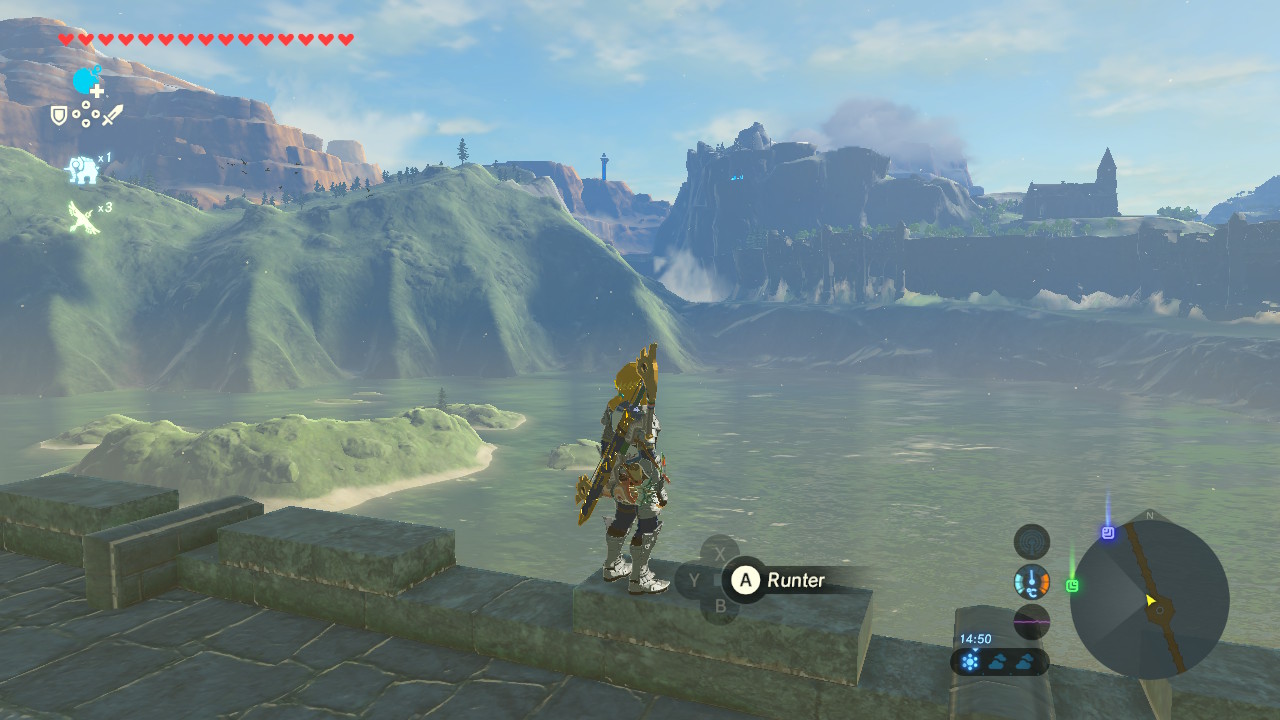Activate the Revali's Gale bird icon
Viewport: 1280px width, 720px height.
point(82,216)
